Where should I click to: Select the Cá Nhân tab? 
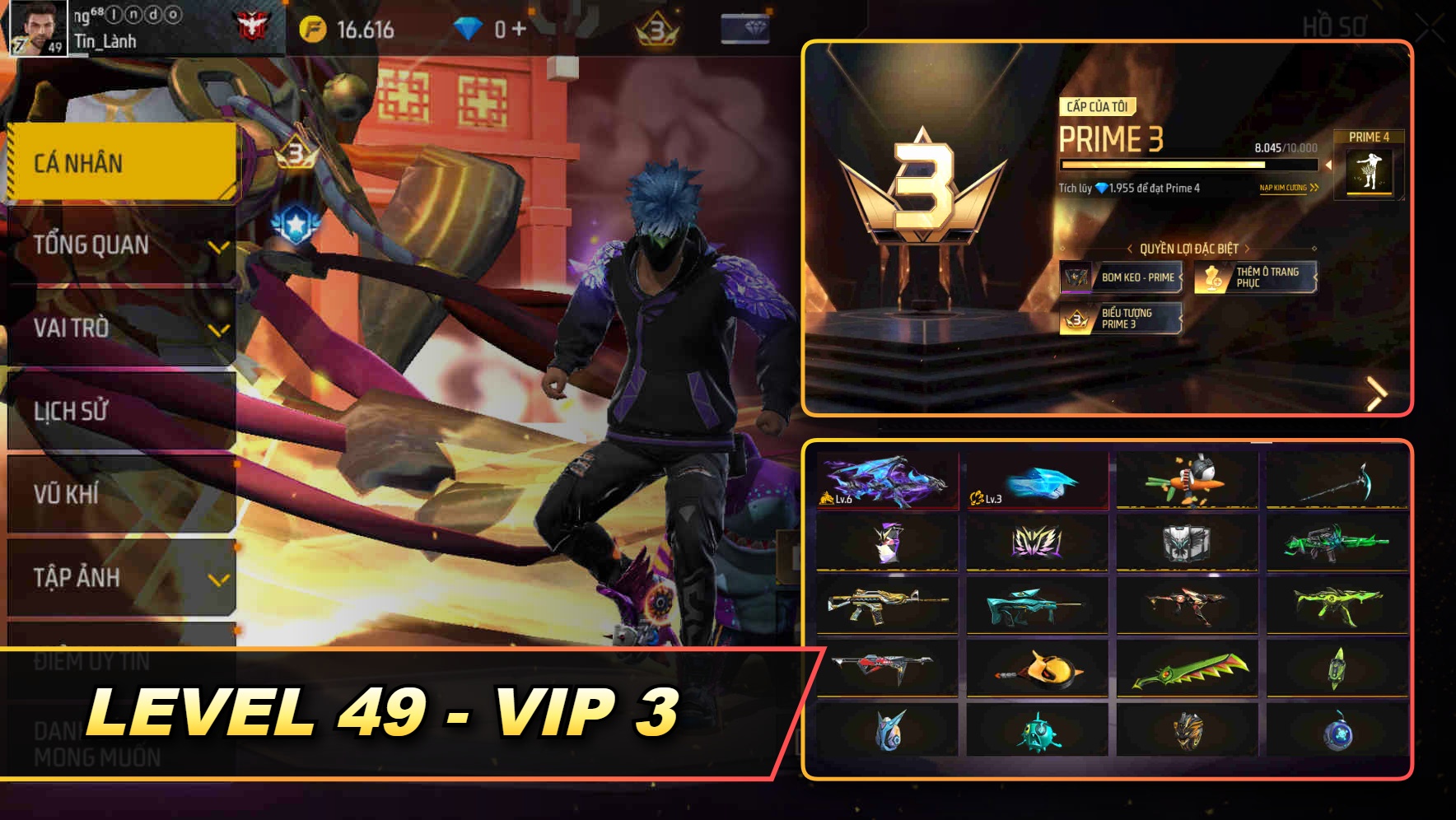pos(119,162)
